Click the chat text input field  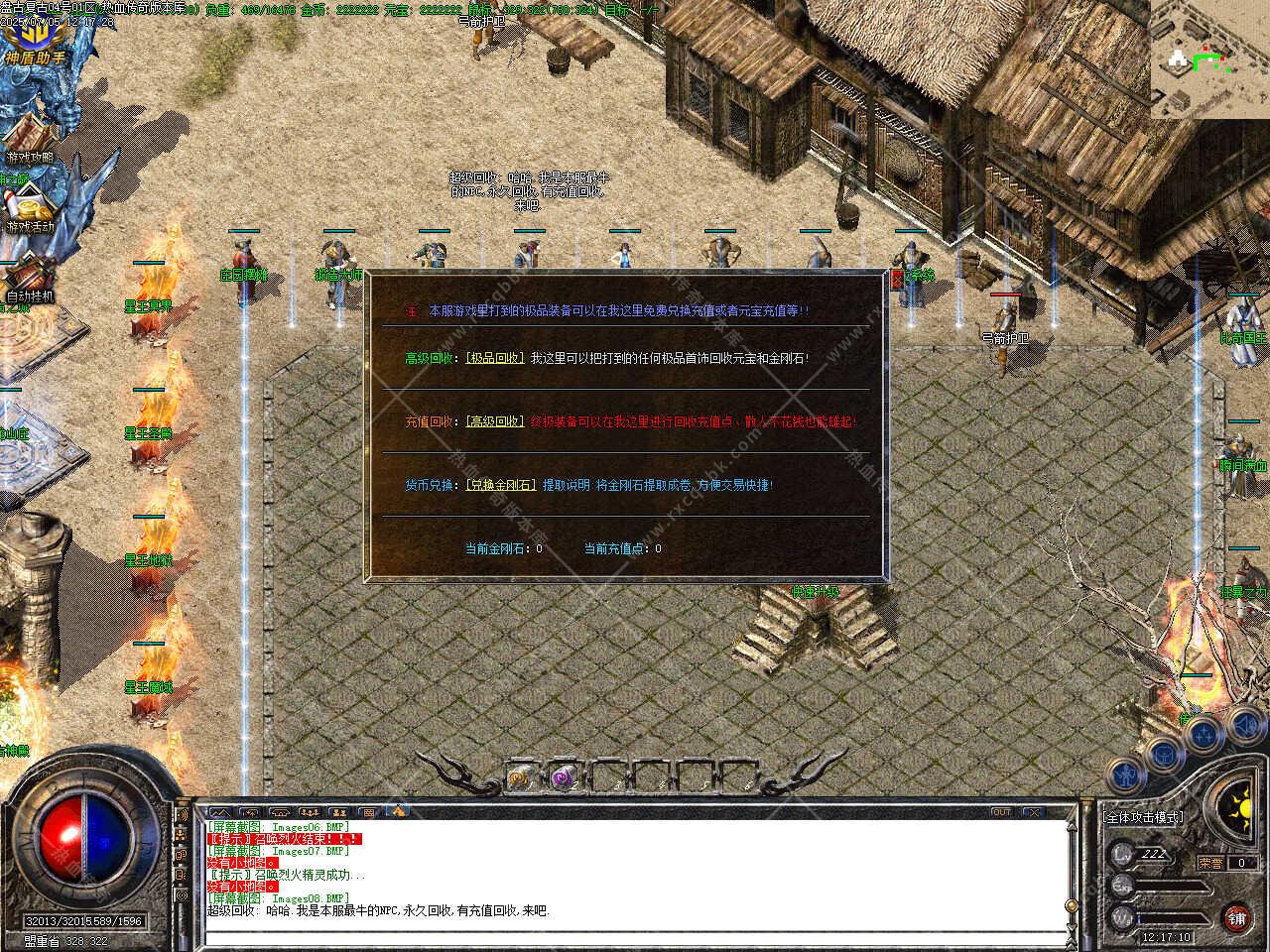635,935
